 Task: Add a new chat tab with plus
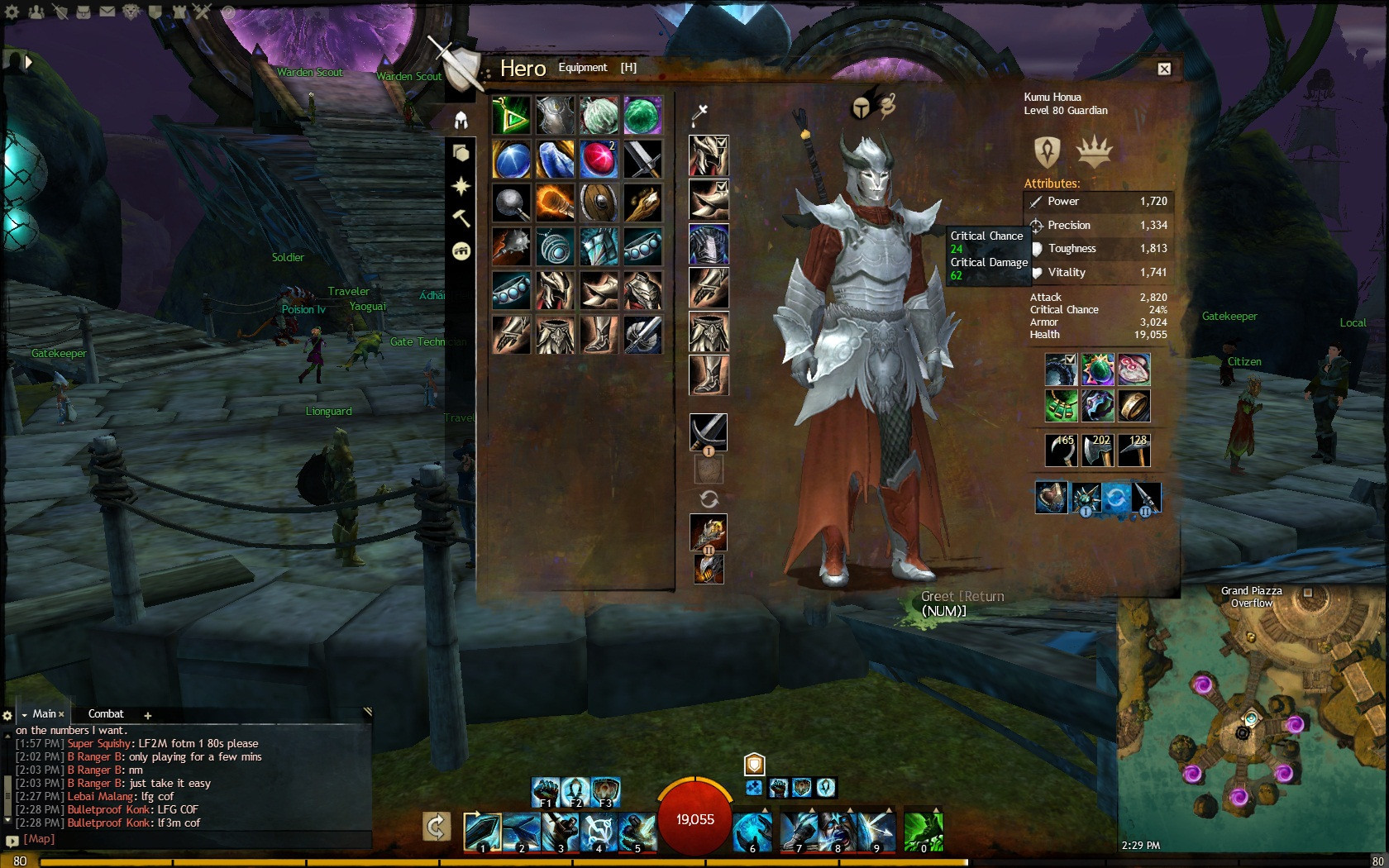(x=148, y=715)
